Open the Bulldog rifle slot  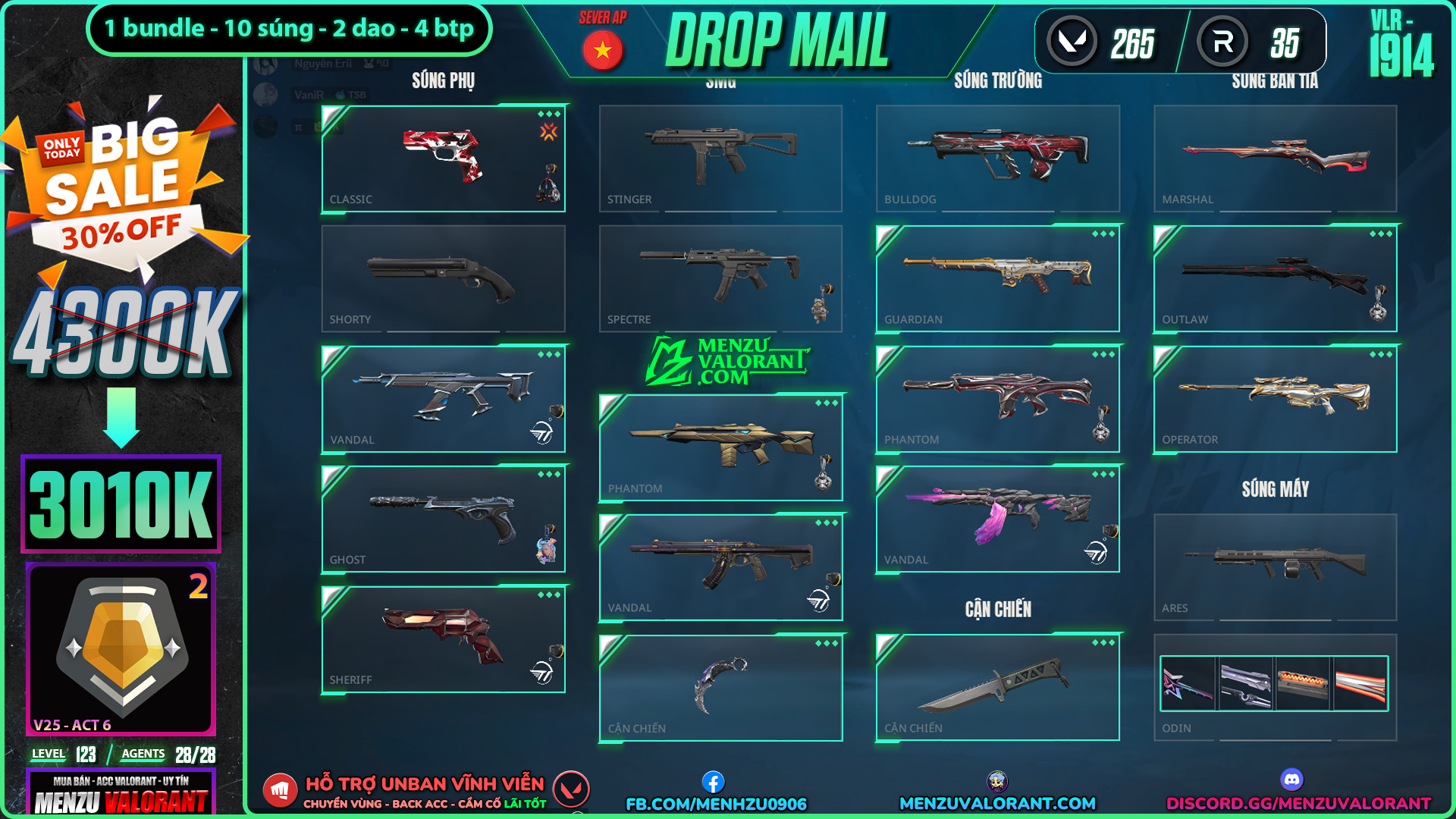point(997,158)
